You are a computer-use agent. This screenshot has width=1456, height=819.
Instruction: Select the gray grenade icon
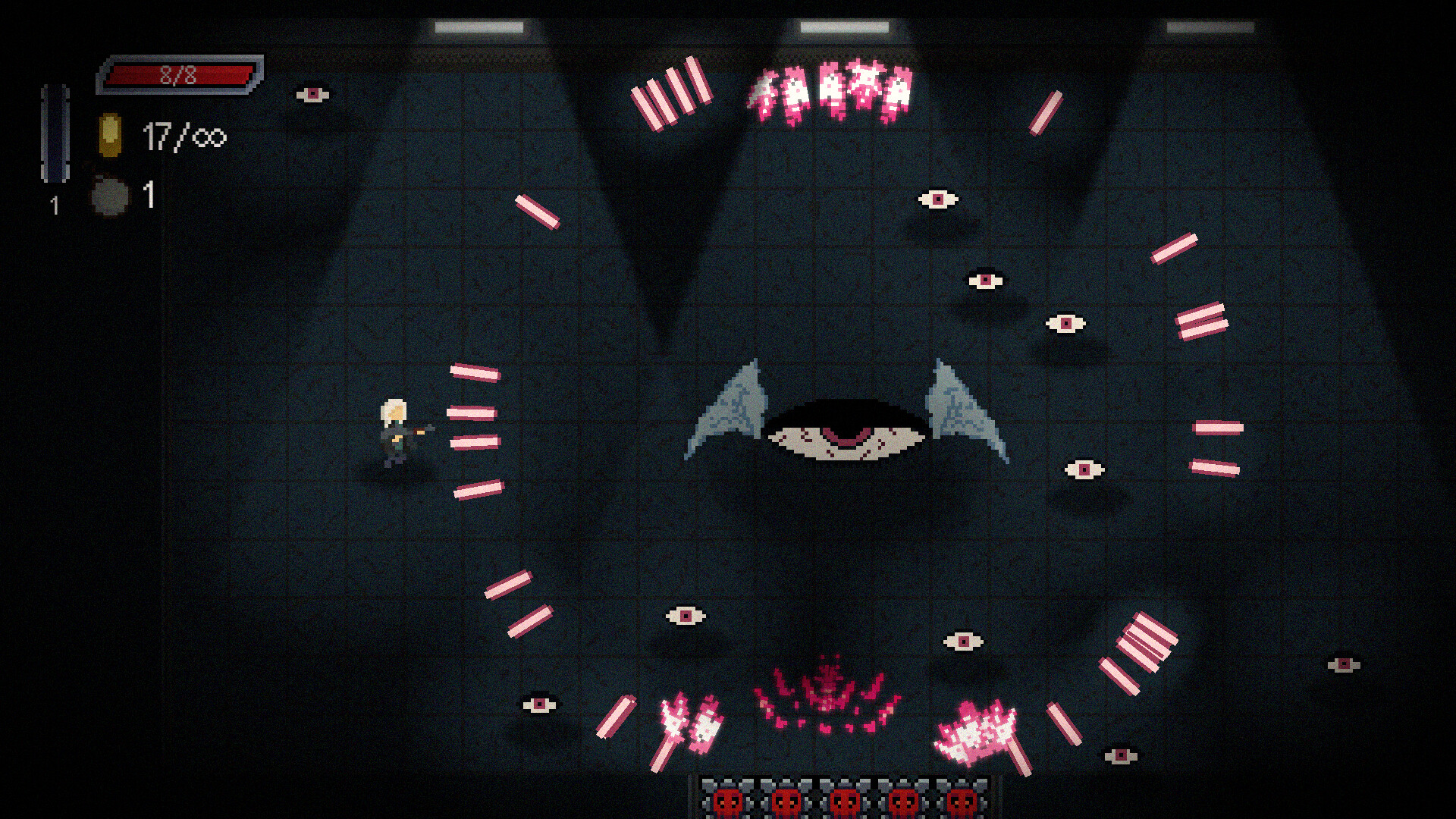(x=111, y=196)
